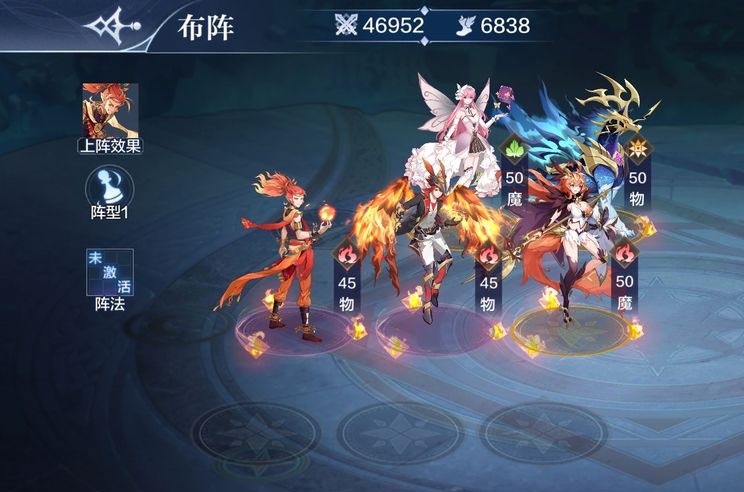This screenshot has width=744, height=492.
Task: Select the 阵型1 formation icon
Action: (x=109, y=187)
